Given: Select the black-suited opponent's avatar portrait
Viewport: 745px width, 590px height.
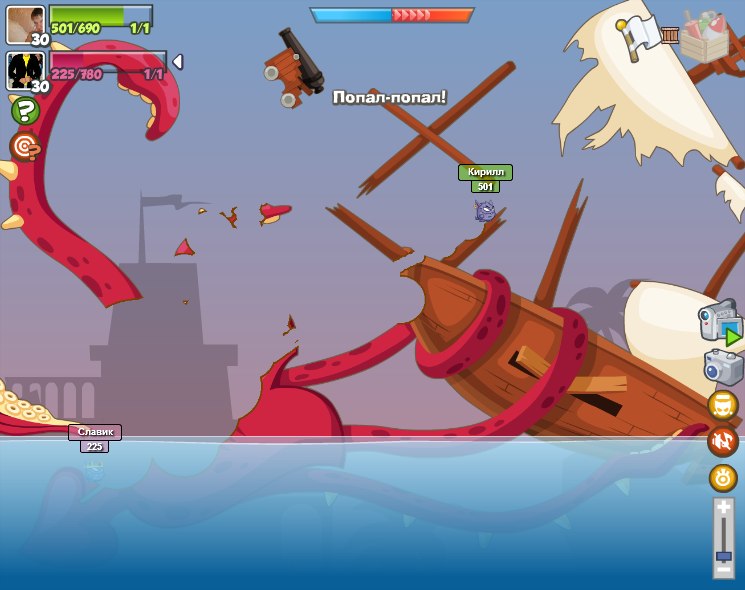Looking at the screenshot, I should pos(24,71).
